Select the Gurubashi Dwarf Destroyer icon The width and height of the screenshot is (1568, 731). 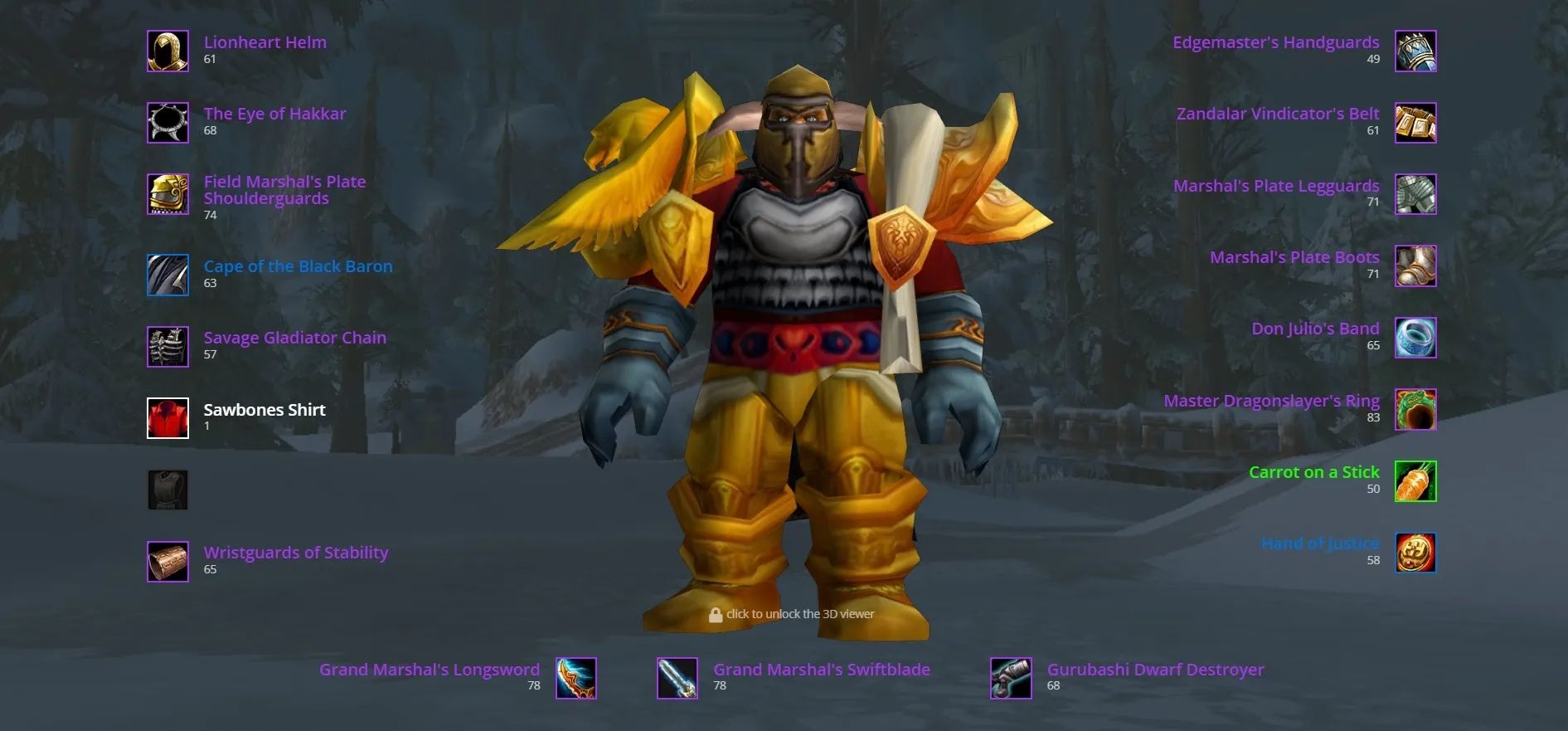[x=1009, y=678]
